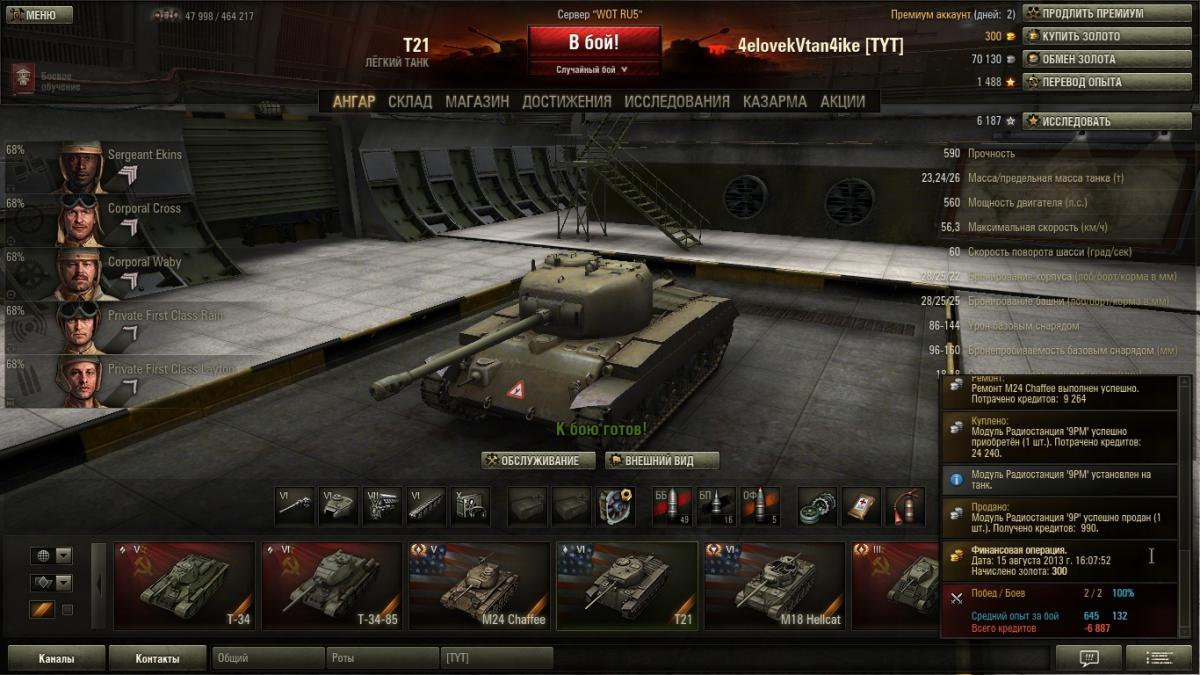Open the Обслуживание service window
This screenshot has height=675, width=1200.
click(x=538, y=461)
